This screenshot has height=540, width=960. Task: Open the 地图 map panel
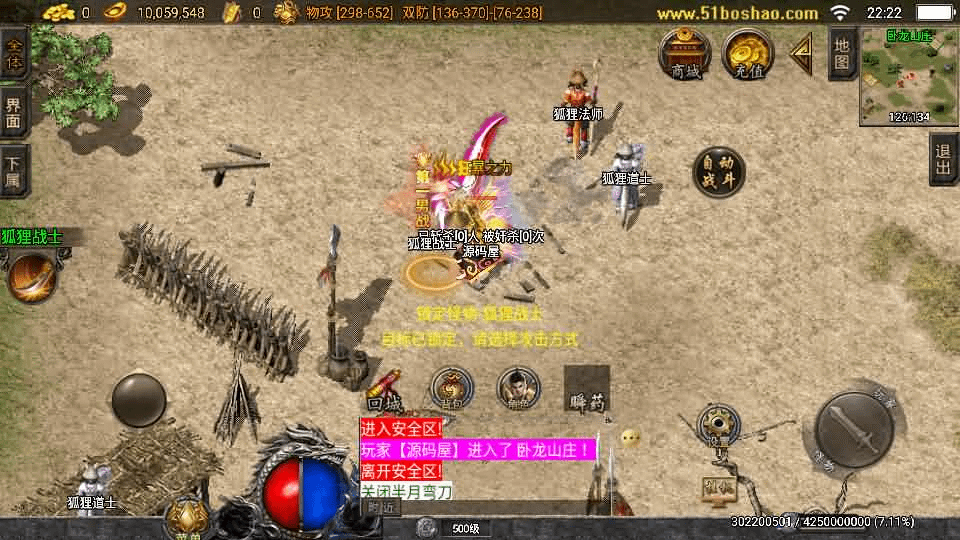pyautogui.click(x=842, y=53)
